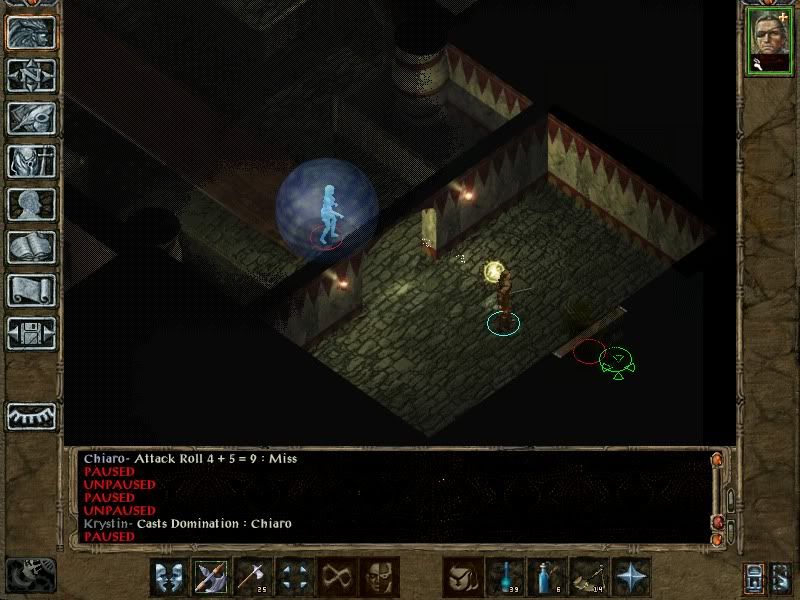Click the first action bar button with twin figures

[169, 577]
